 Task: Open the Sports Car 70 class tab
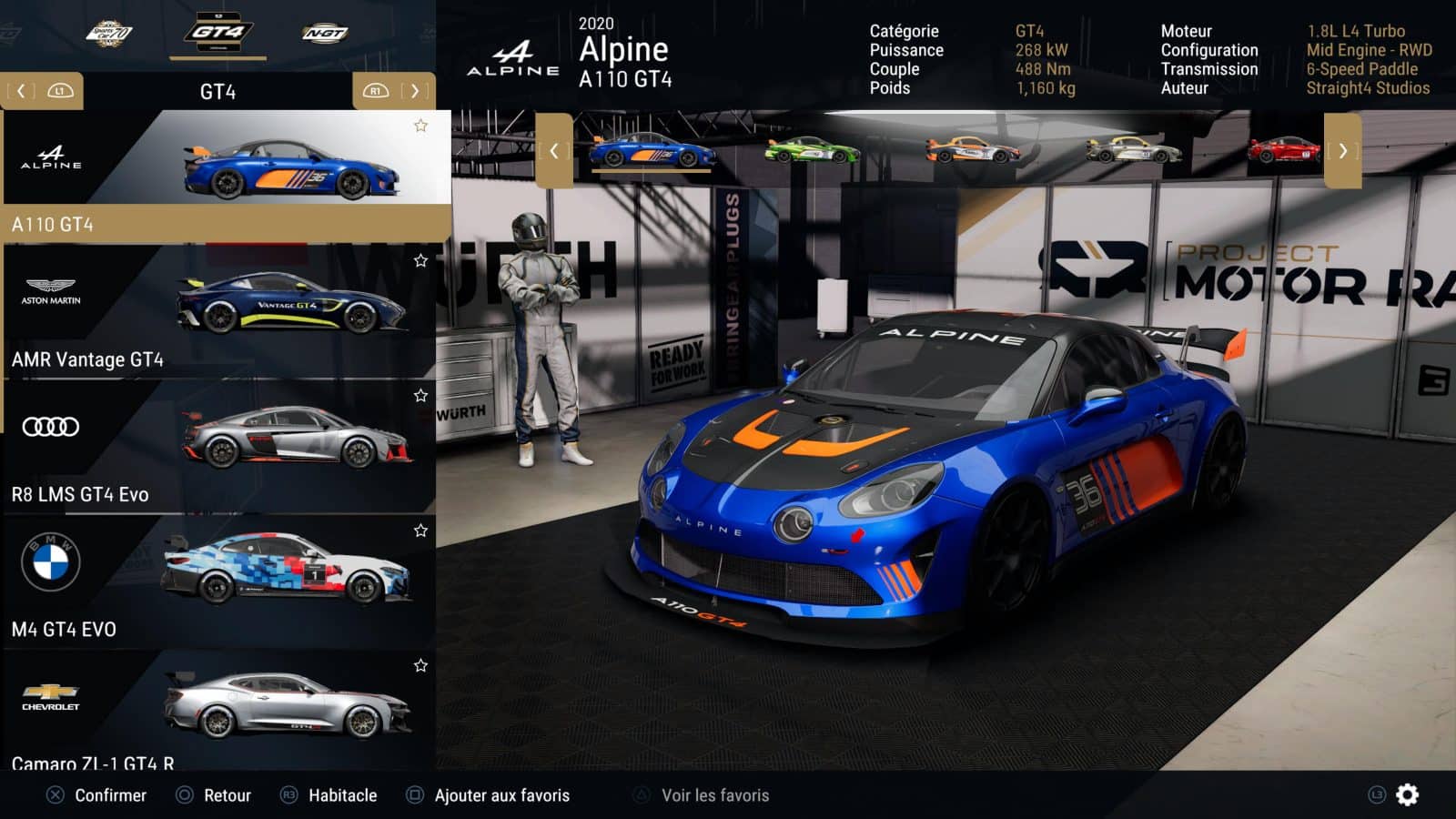(x=109, y=35)
